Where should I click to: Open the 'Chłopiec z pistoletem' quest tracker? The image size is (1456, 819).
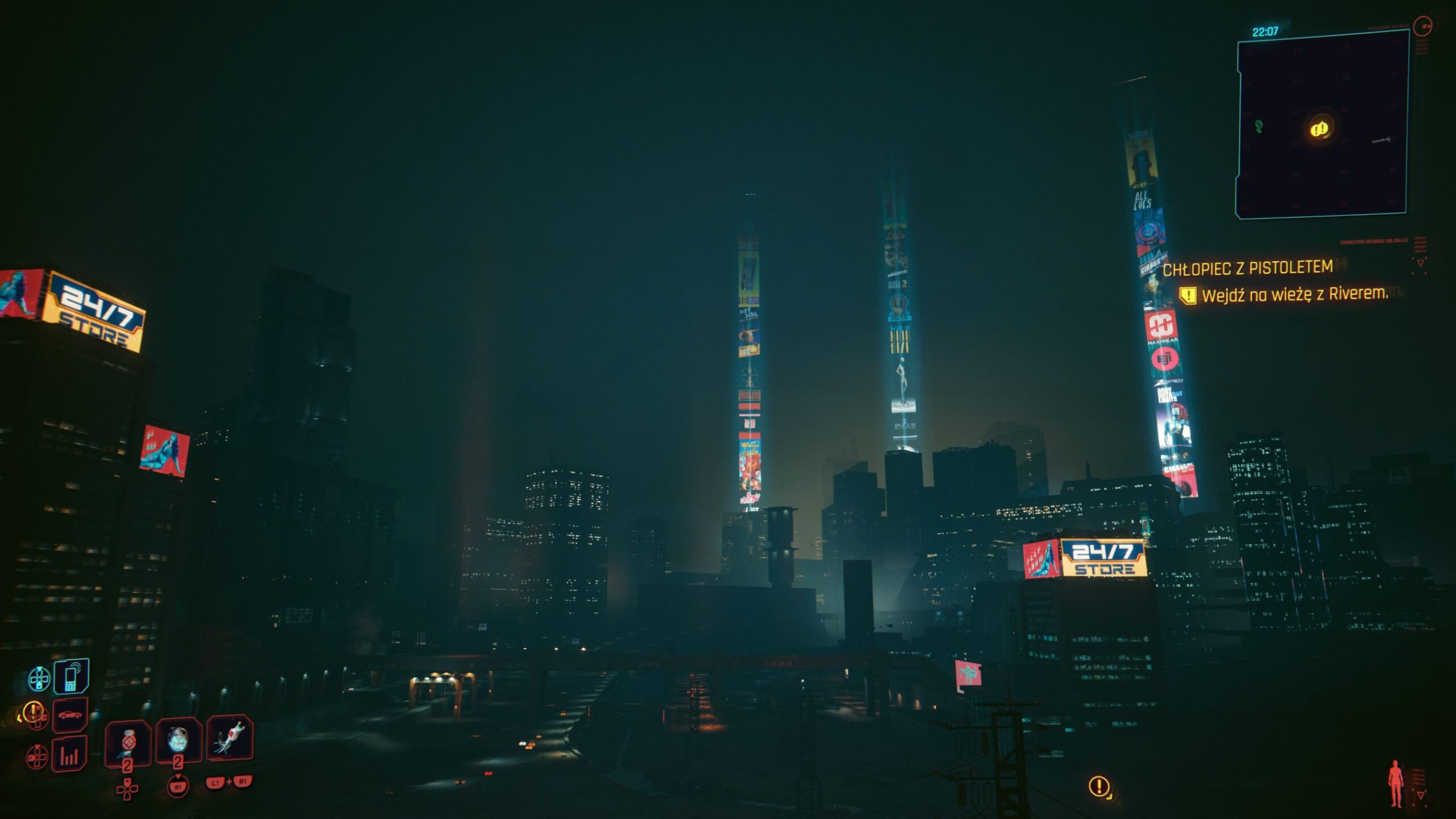tap(1247, 268)
